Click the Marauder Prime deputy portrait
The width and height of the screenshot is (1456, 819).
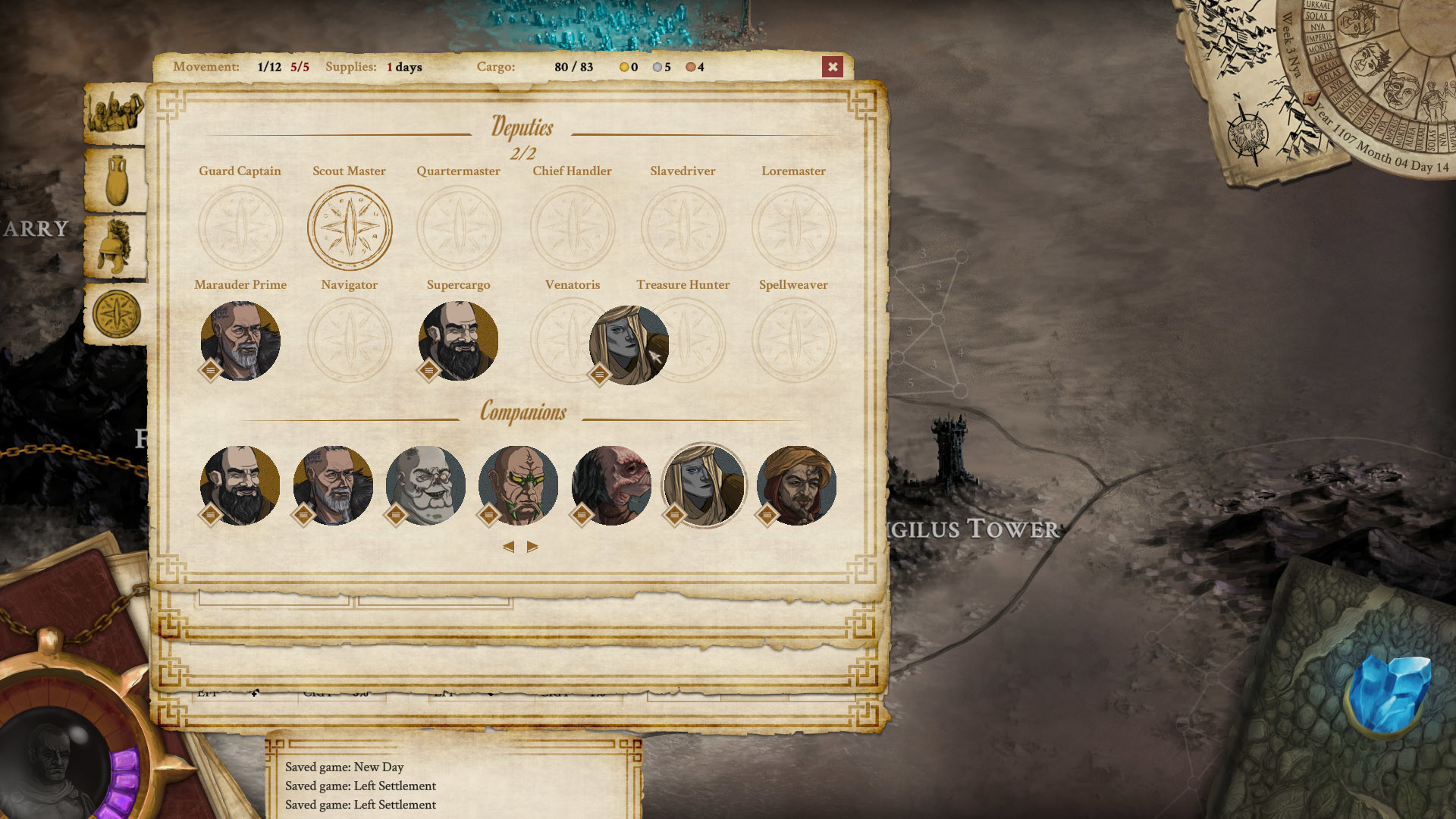point(240,340)
